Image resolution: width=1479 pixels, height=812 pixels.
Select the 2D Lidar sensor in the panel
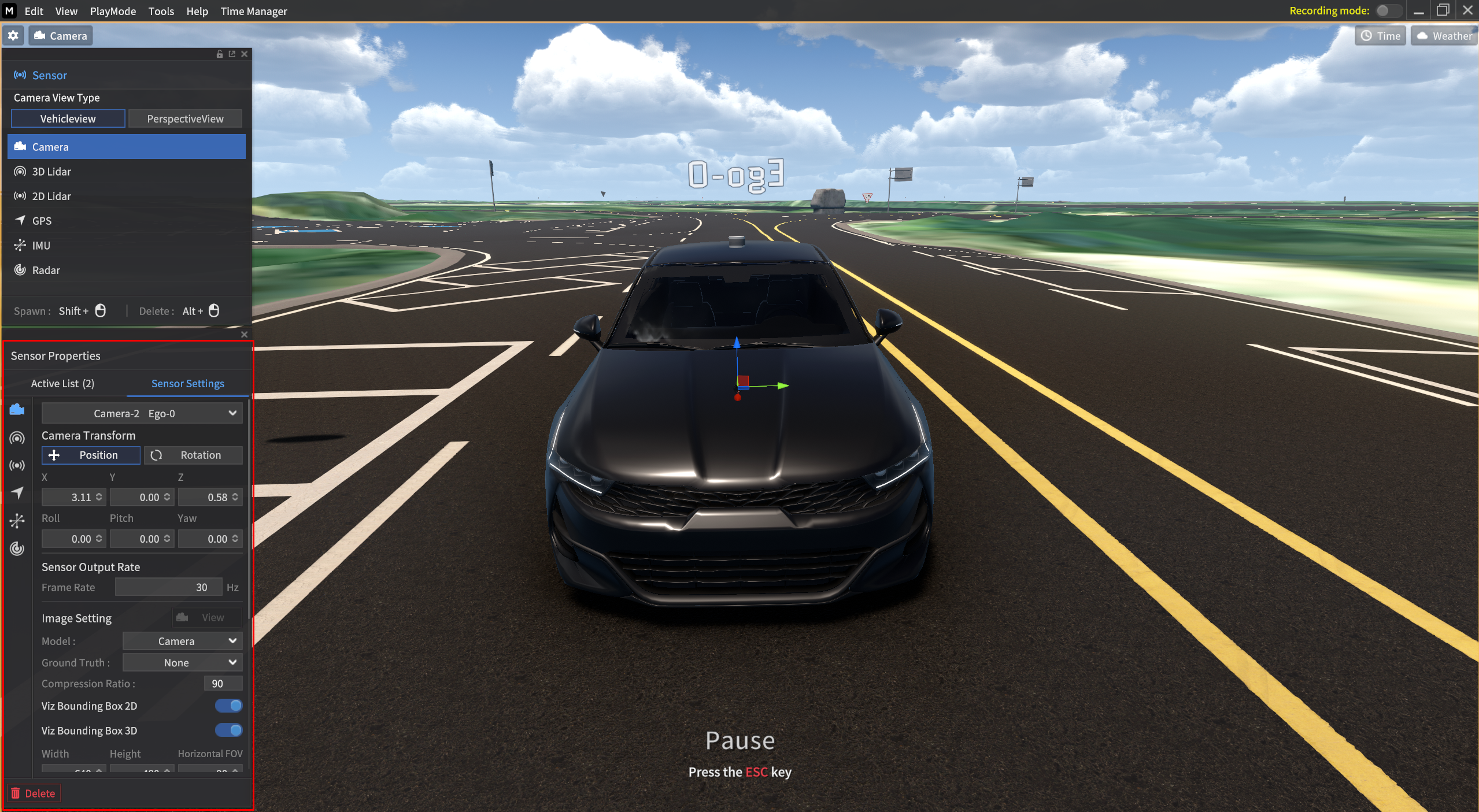[51, 196]
